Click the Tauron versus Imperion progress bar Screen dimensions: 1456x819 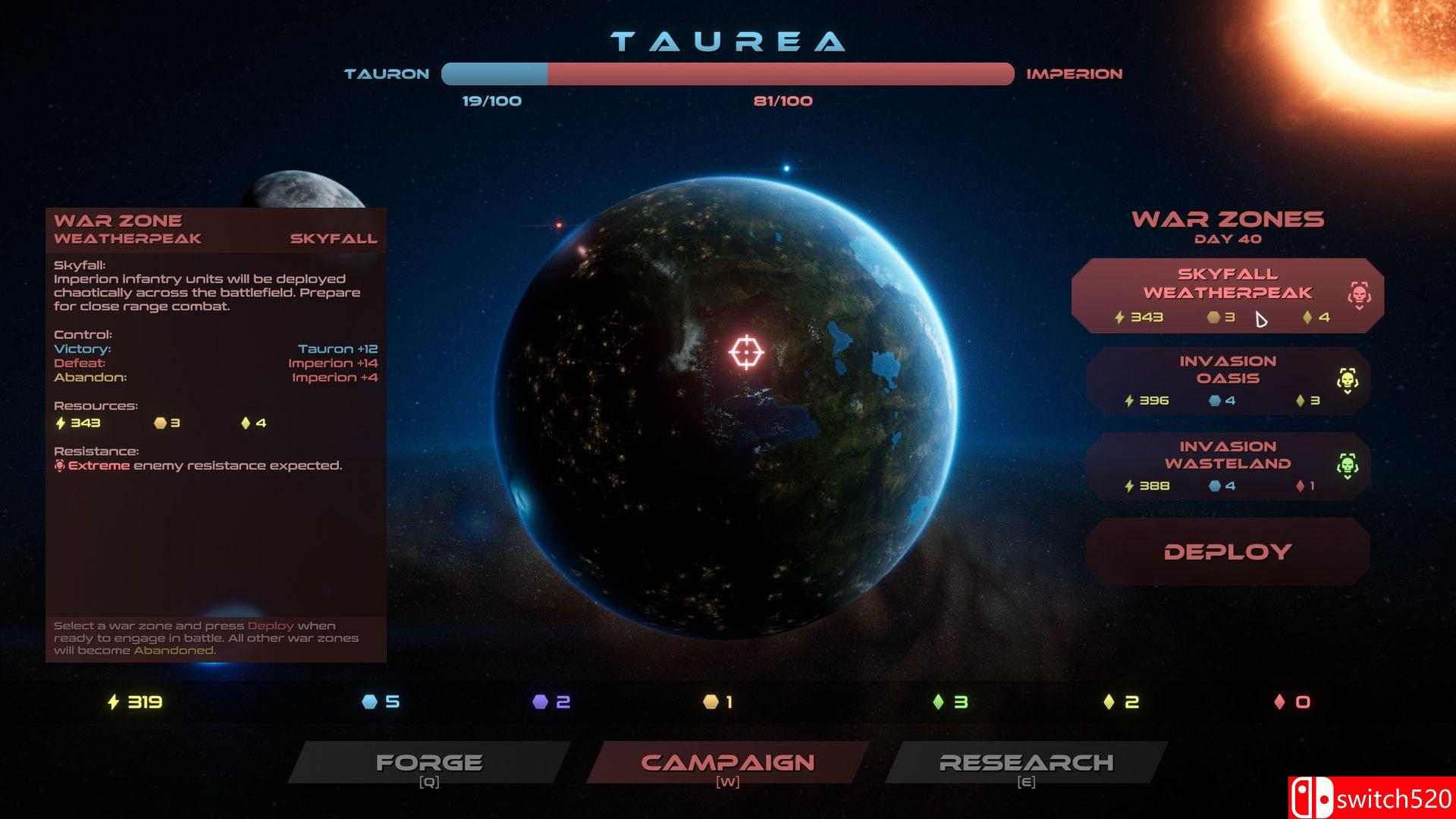[726, 74]
